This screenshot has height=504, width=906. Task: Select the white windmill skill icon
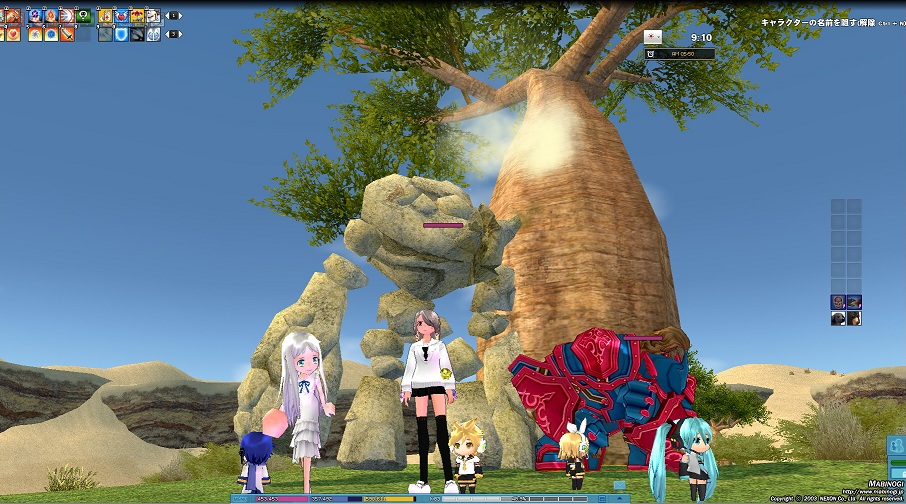35,34
